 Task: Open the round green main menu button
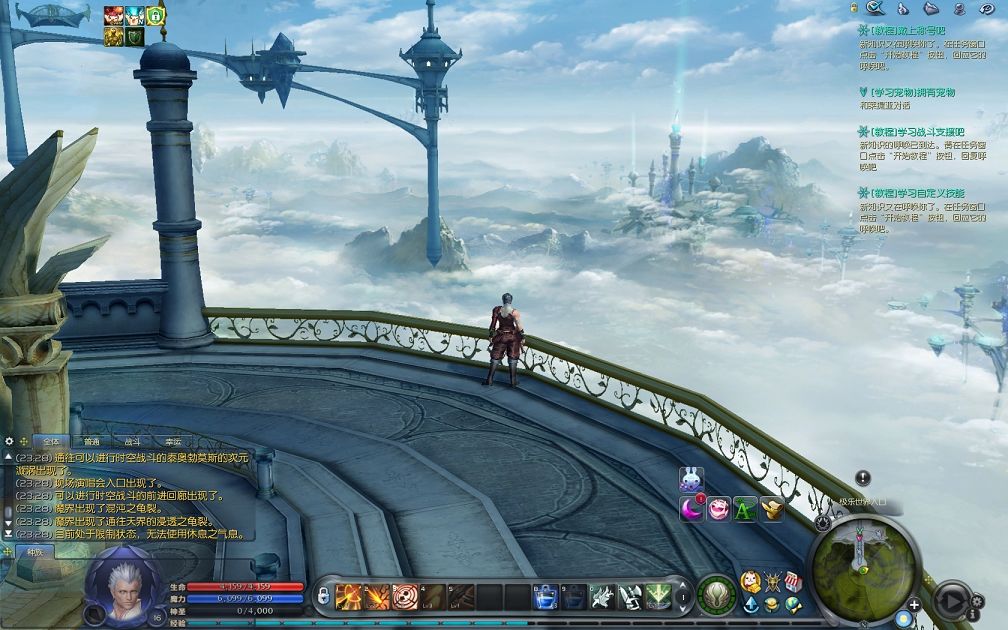pyautogui.click(x=716, y=595)
